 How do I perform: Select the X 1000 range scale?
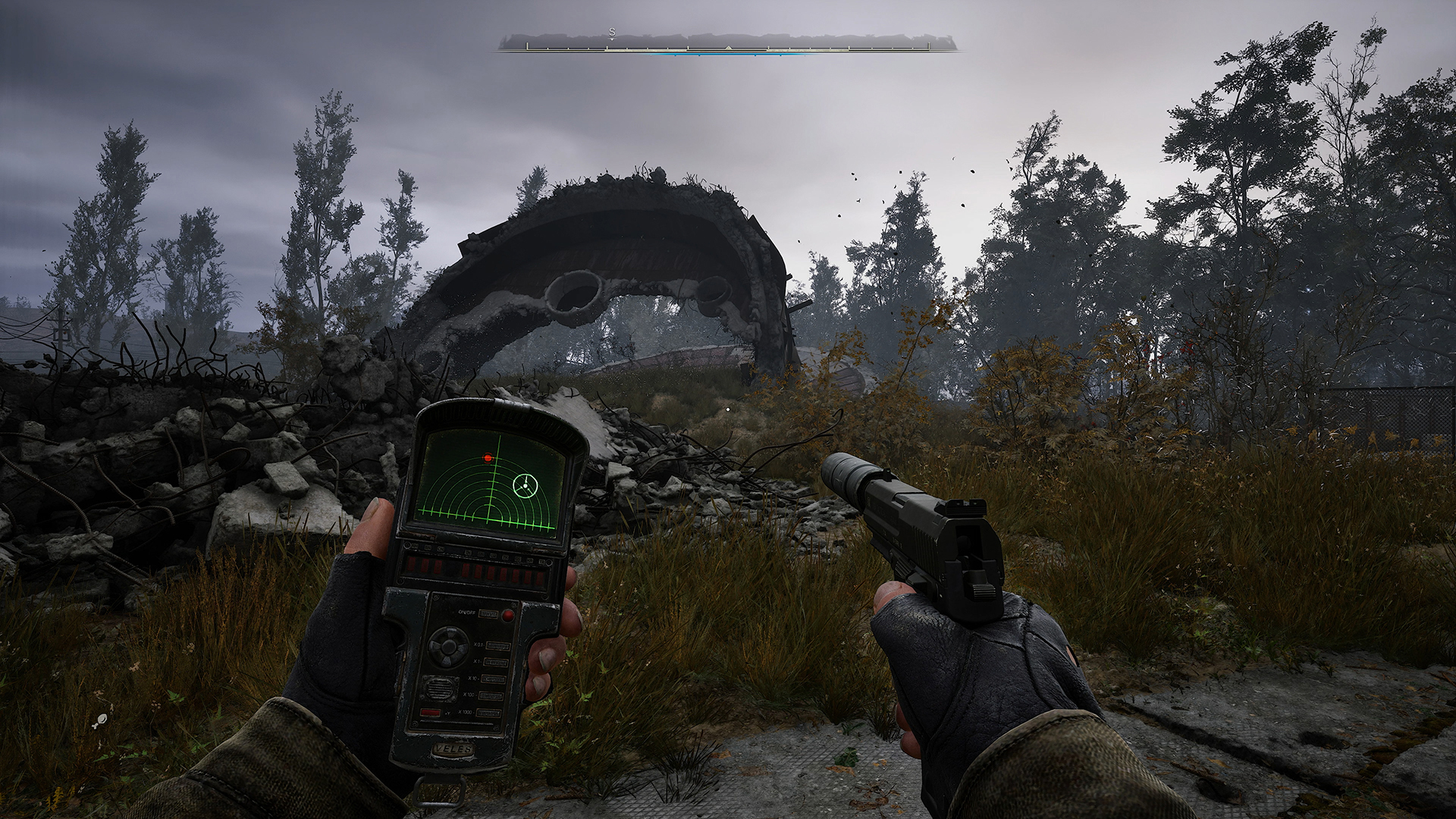click(x=490, y=713)
